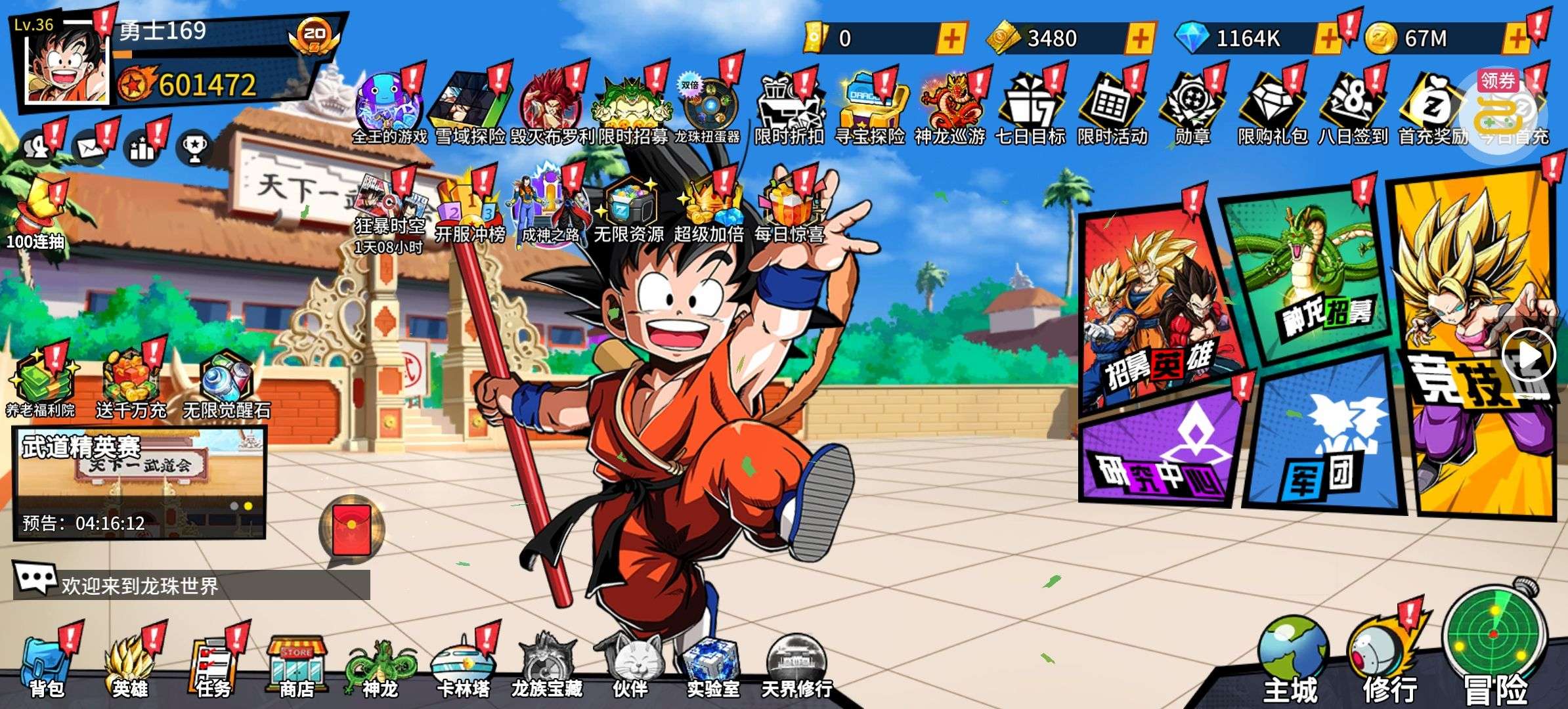The image size is (1568, 709).
Task: Open the 武道精英赛 tournament banner
Action: pos(139,483)
